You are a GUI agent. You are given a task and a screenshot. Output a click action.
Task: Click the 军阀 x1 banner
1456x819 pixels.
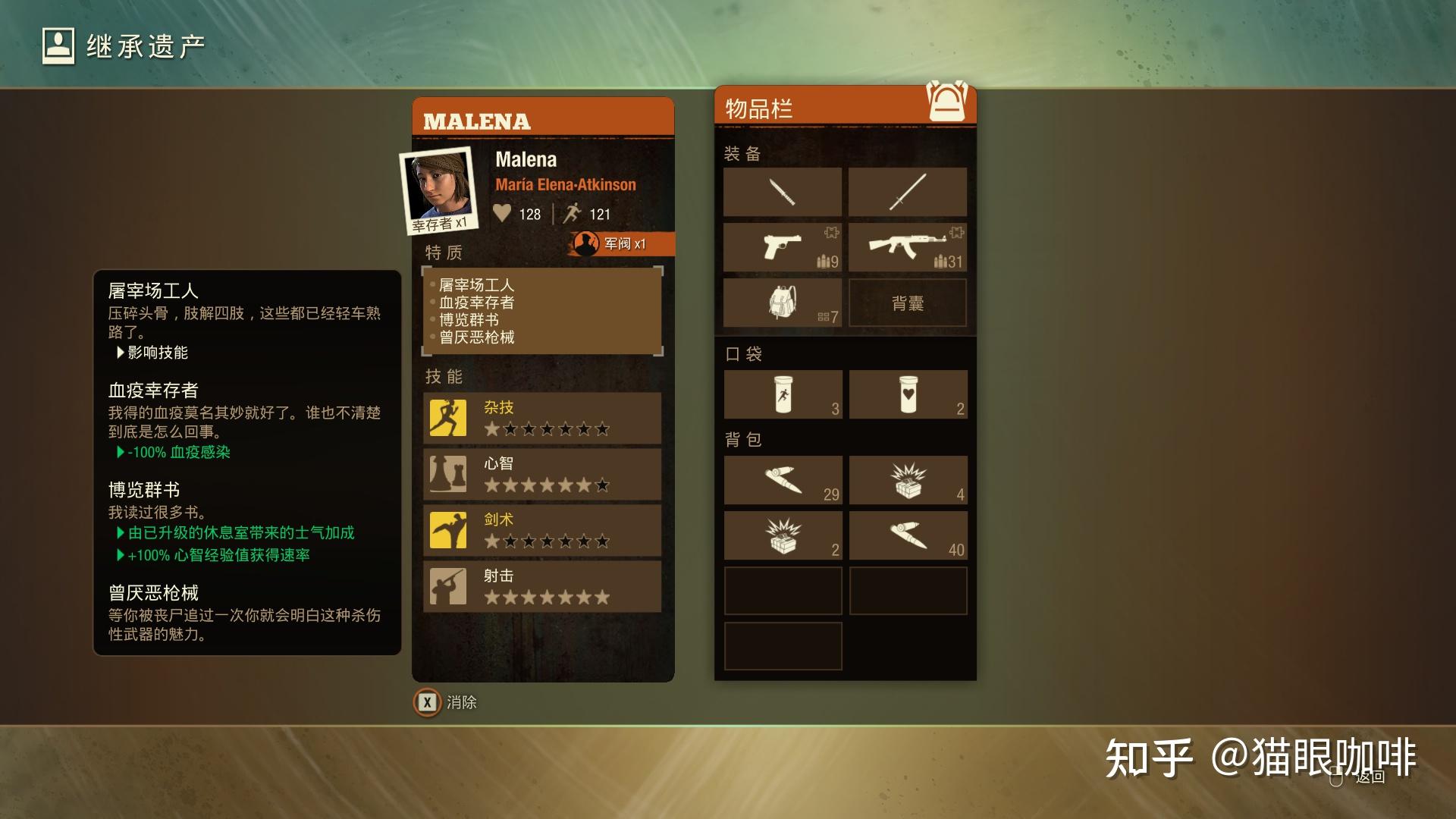(618, 245)
